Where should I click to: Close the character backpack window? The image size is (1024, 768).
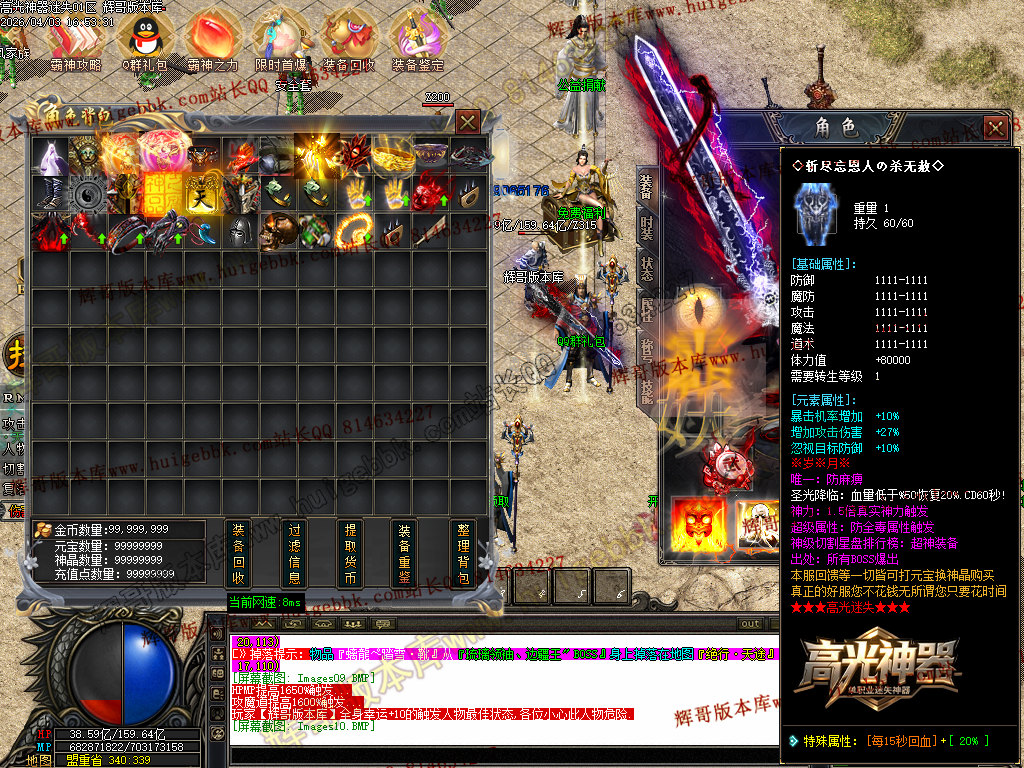pyautogui.click(x=467, y=122)
